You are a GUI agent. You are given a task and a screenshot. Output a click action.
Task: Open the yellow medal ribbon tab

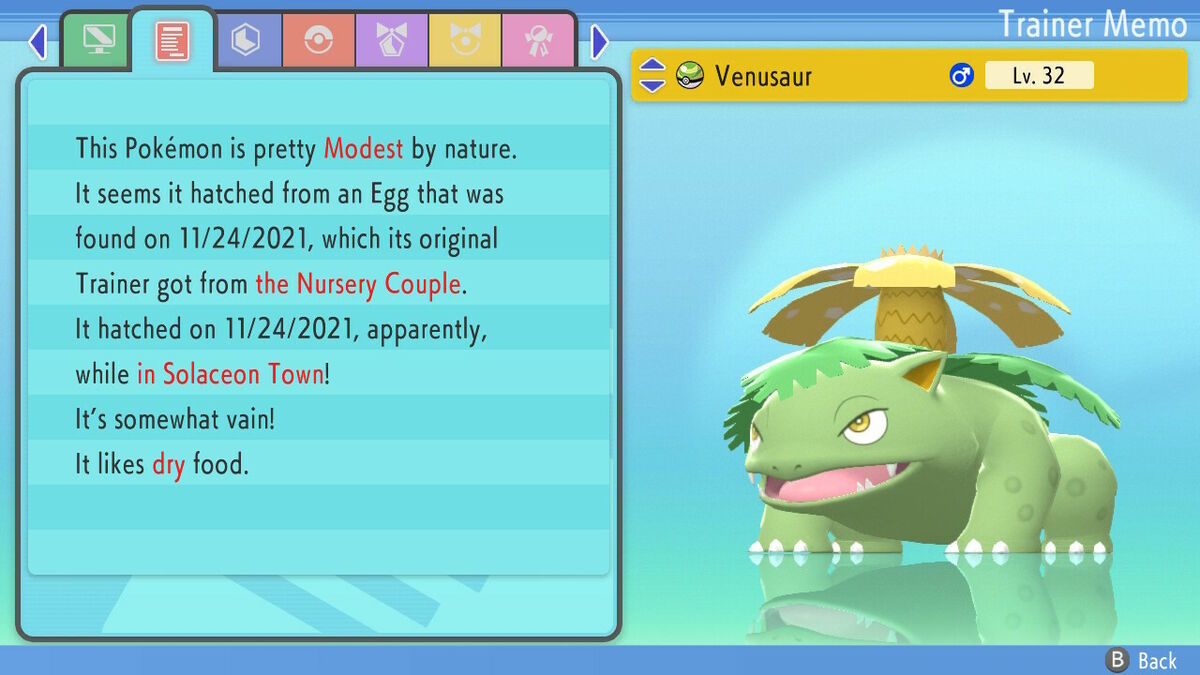[465, 41]
